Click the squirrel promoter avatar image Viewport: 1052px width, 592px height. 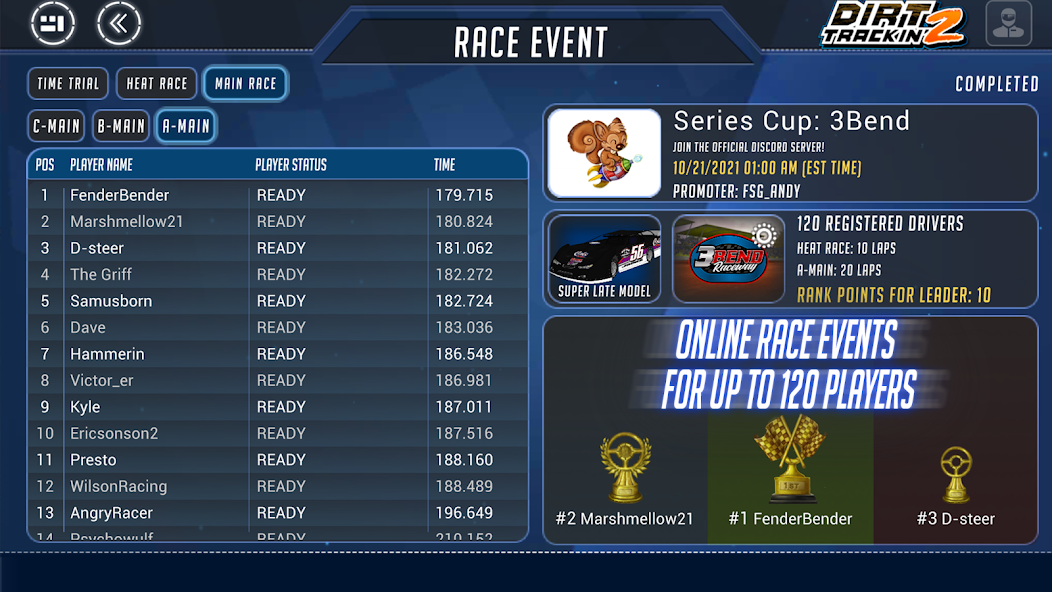pyautogui.click(x=604, y=153)
